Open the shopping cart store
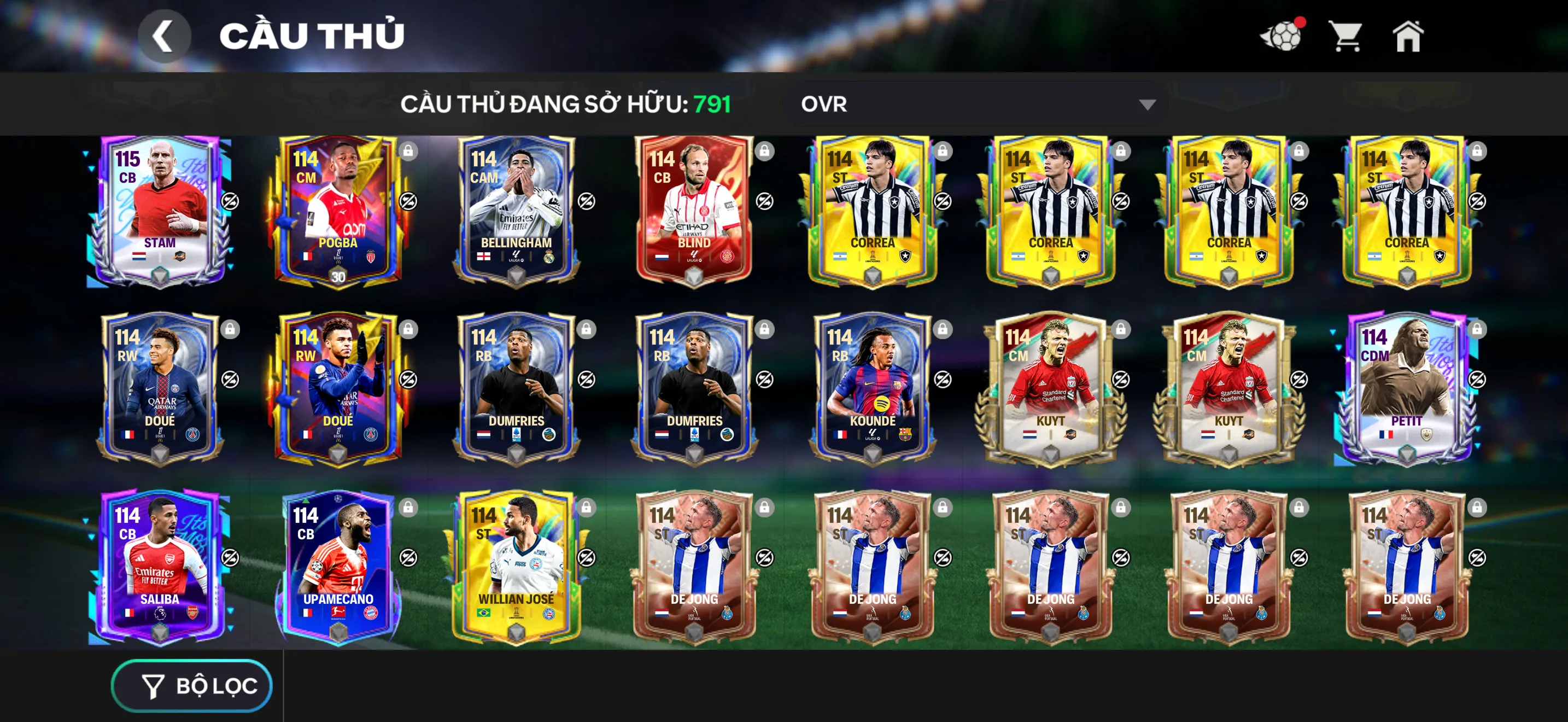This screenshot has width=1568, height=722. [x=1346, y=37]
